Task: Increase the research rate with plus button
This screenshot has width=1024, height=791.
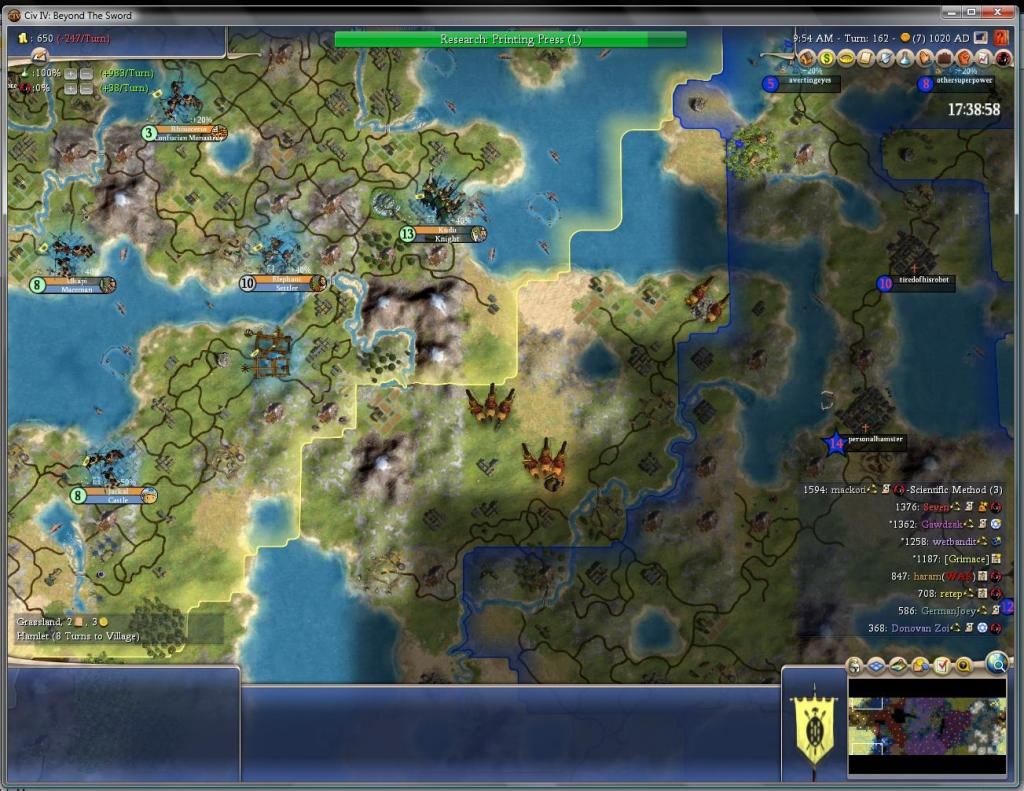Action: (x=71, y=74)
